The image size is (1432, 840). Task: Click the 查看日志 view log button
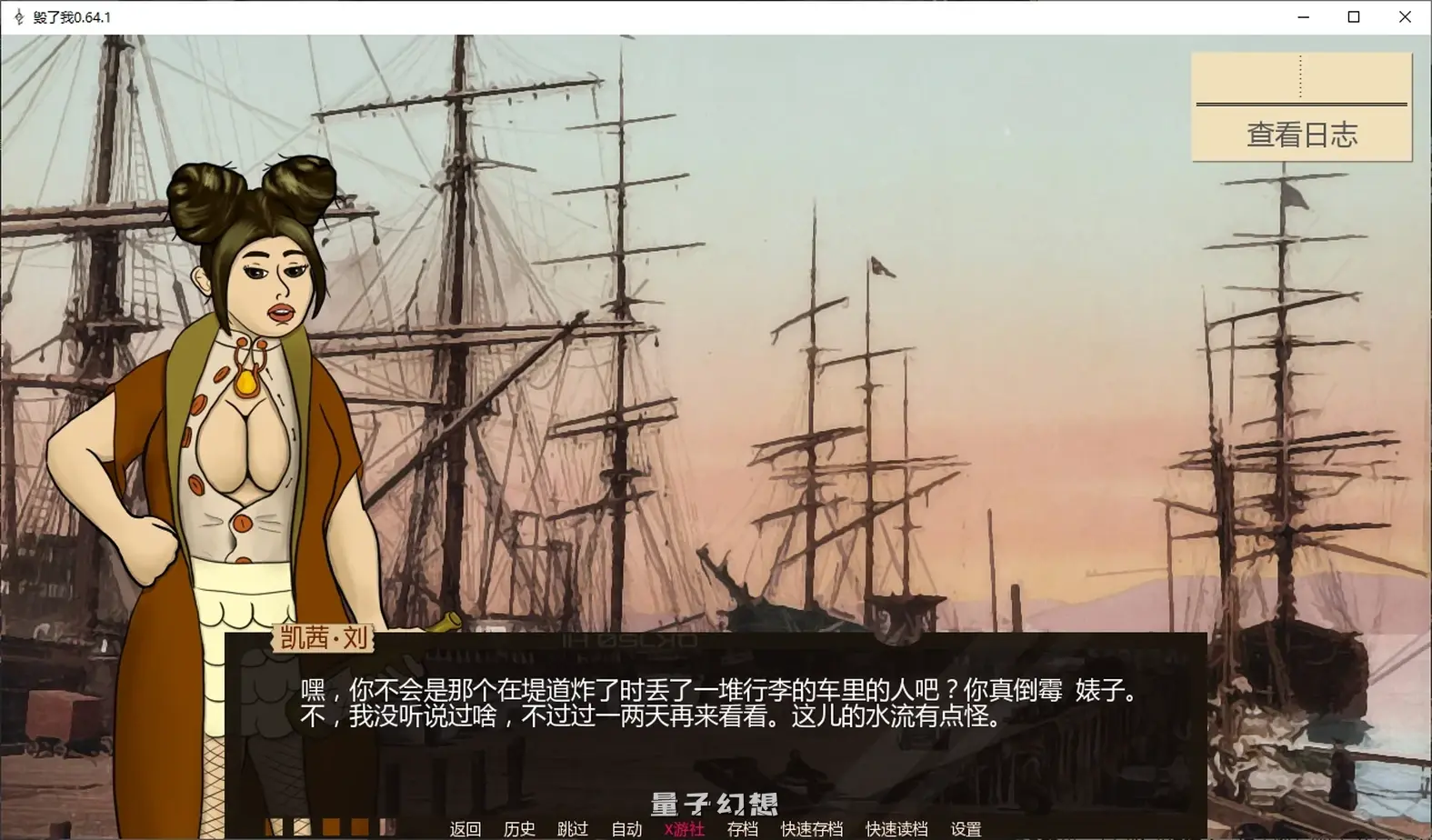pyautogui.click(x=1300, y=135)
